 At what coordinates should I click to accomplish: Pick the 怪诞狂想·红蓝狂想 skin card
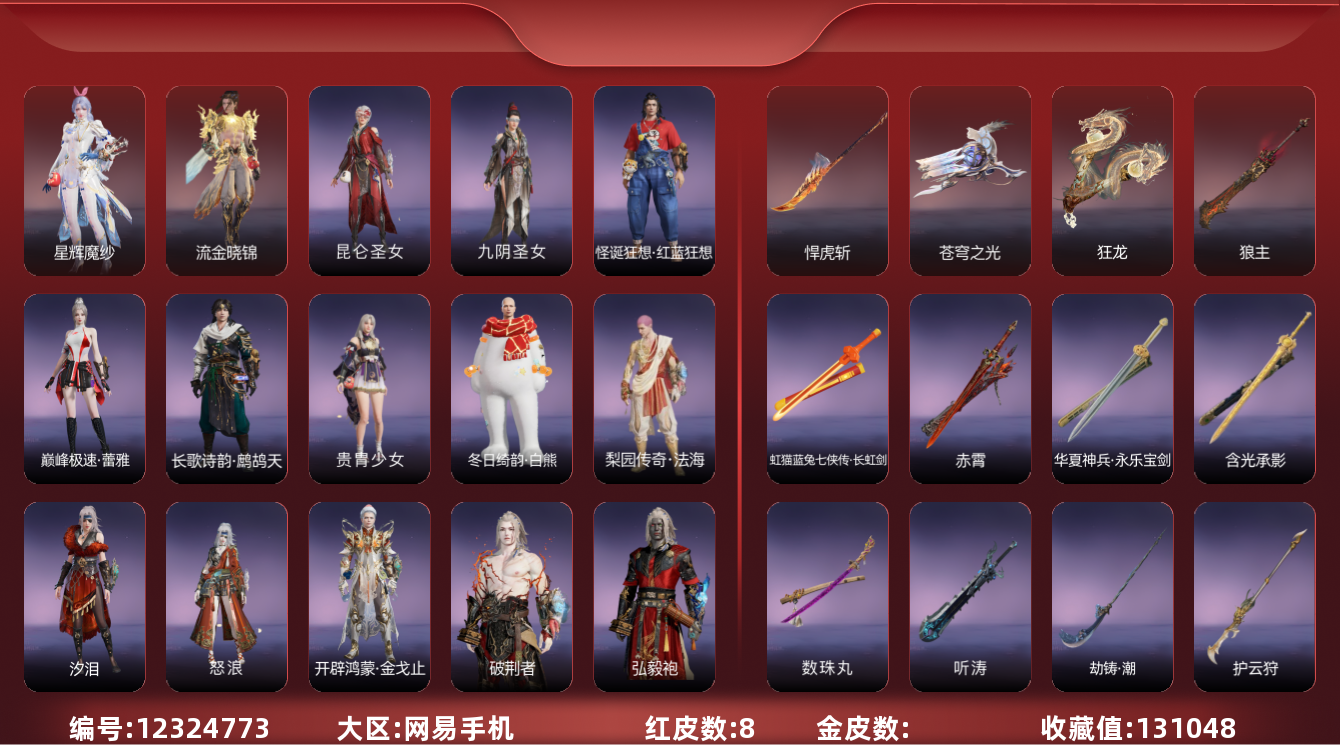pyautogui.click(x=654, y=180)
